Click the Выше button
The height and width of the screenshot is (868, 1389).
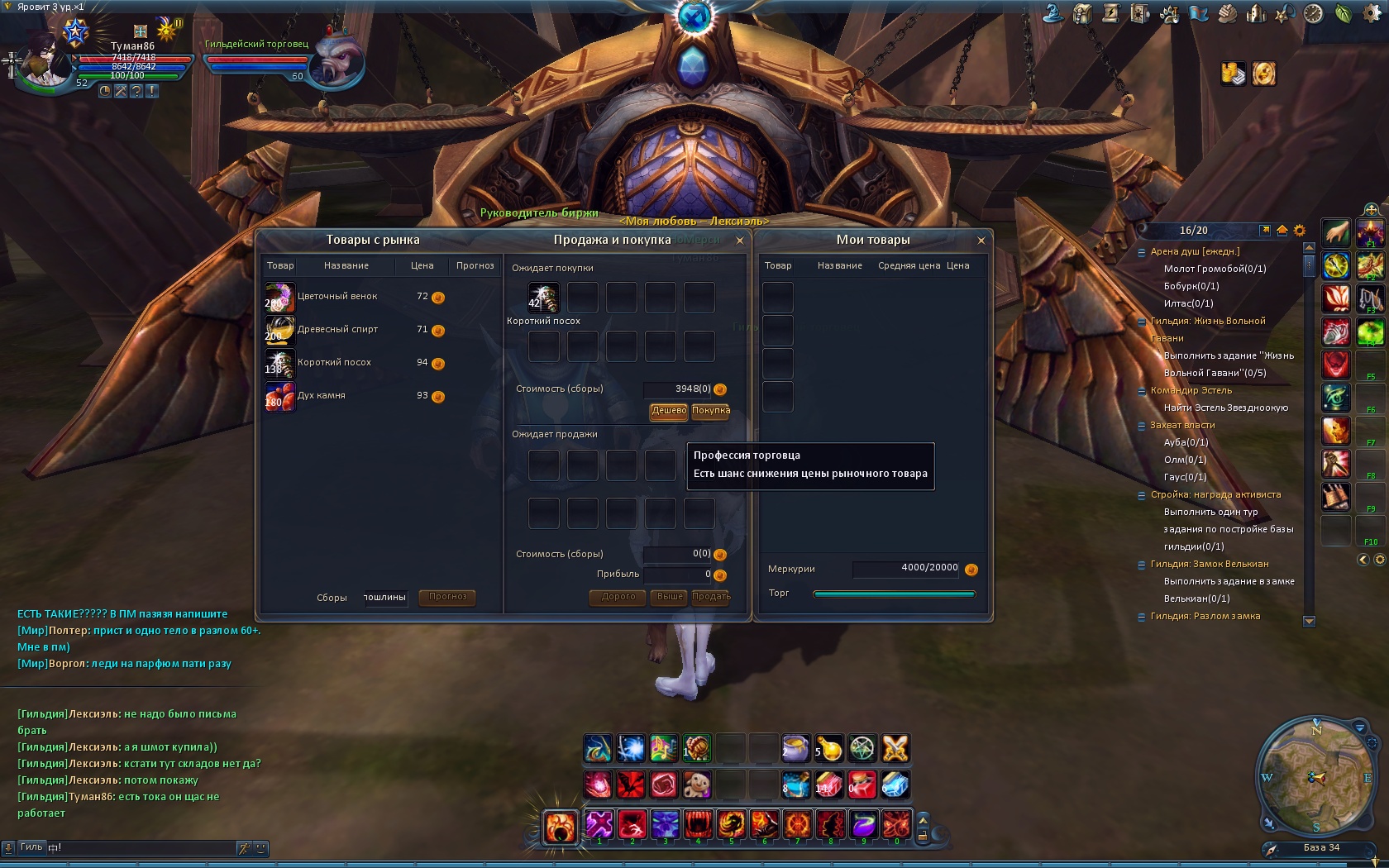[x=670, y=597]
